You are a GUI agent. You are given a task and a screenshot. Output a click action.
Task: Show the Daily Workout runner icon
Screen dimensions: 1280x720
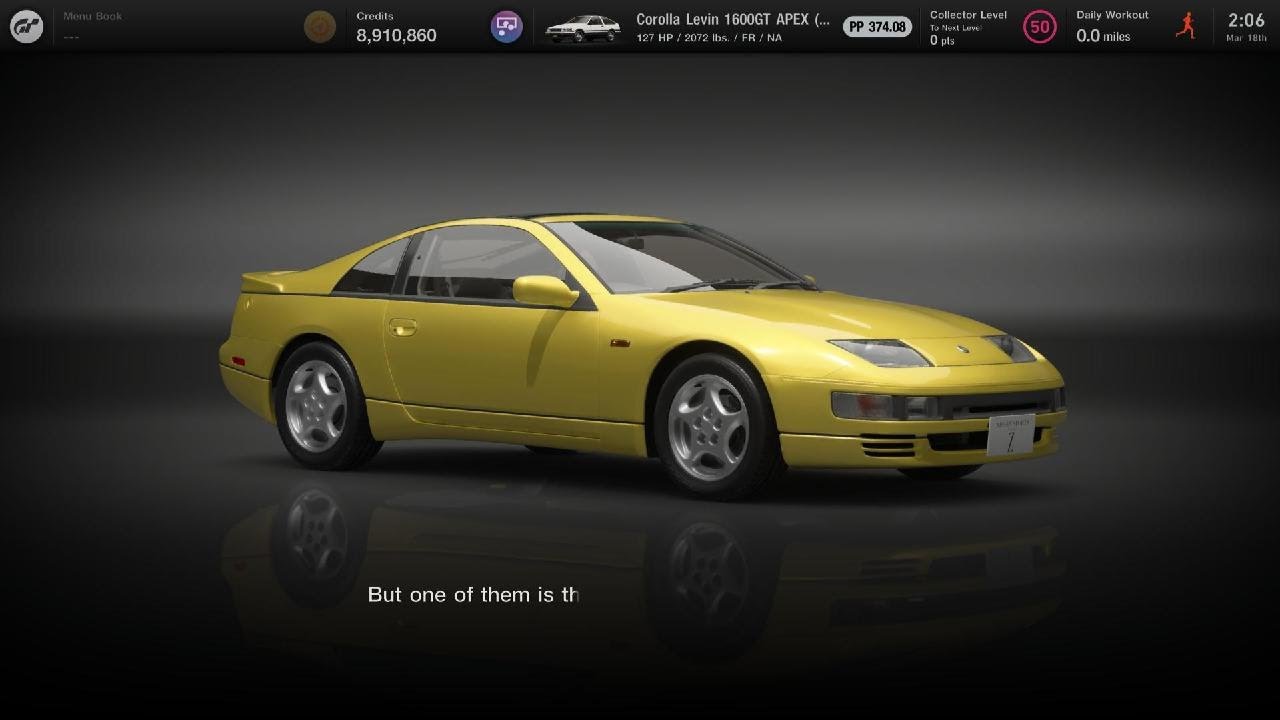pyautogui.click(x=1186, y=26)
